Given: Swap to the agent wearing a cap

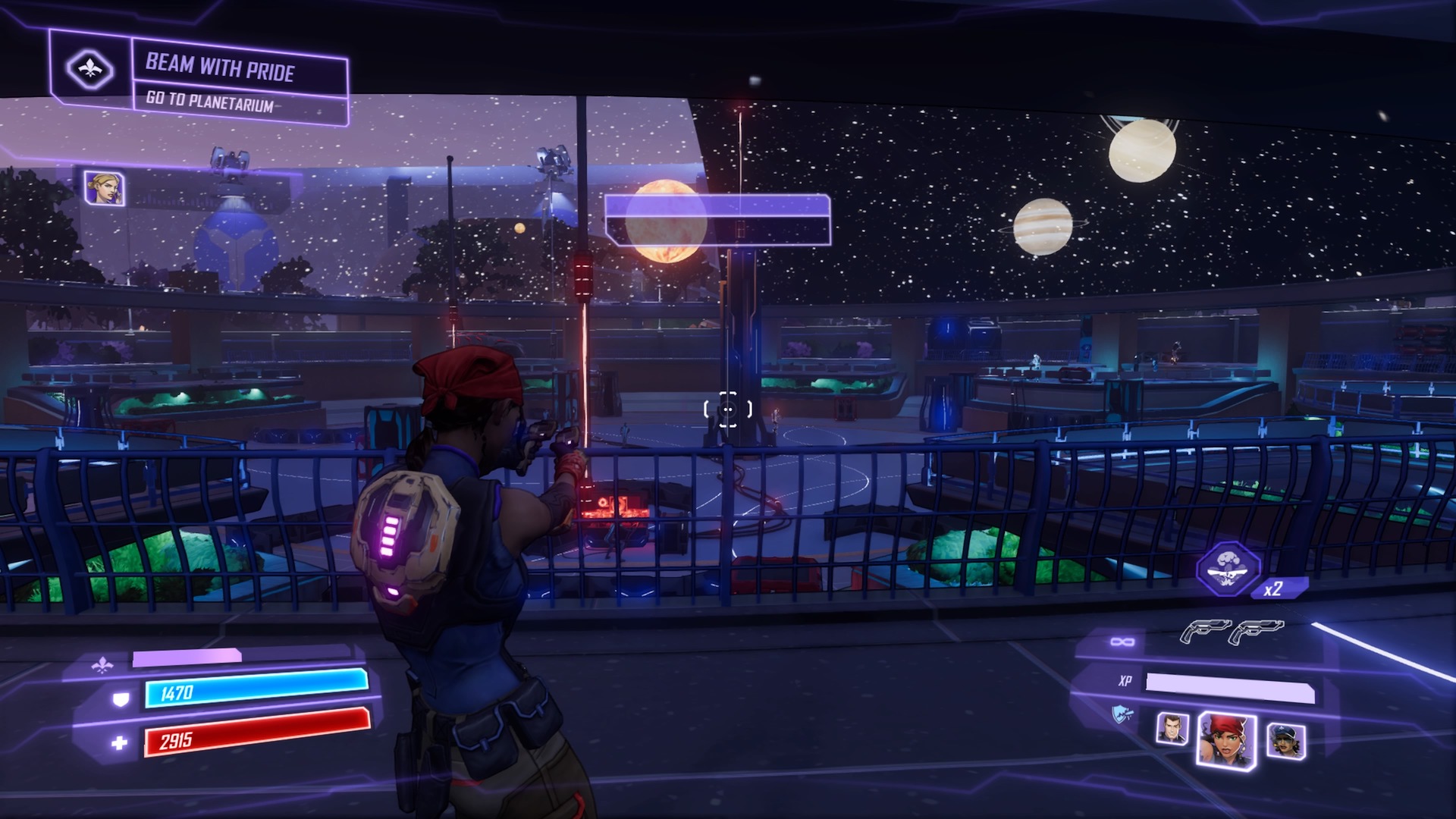Looking at the screenshot, I should 1285,741.
